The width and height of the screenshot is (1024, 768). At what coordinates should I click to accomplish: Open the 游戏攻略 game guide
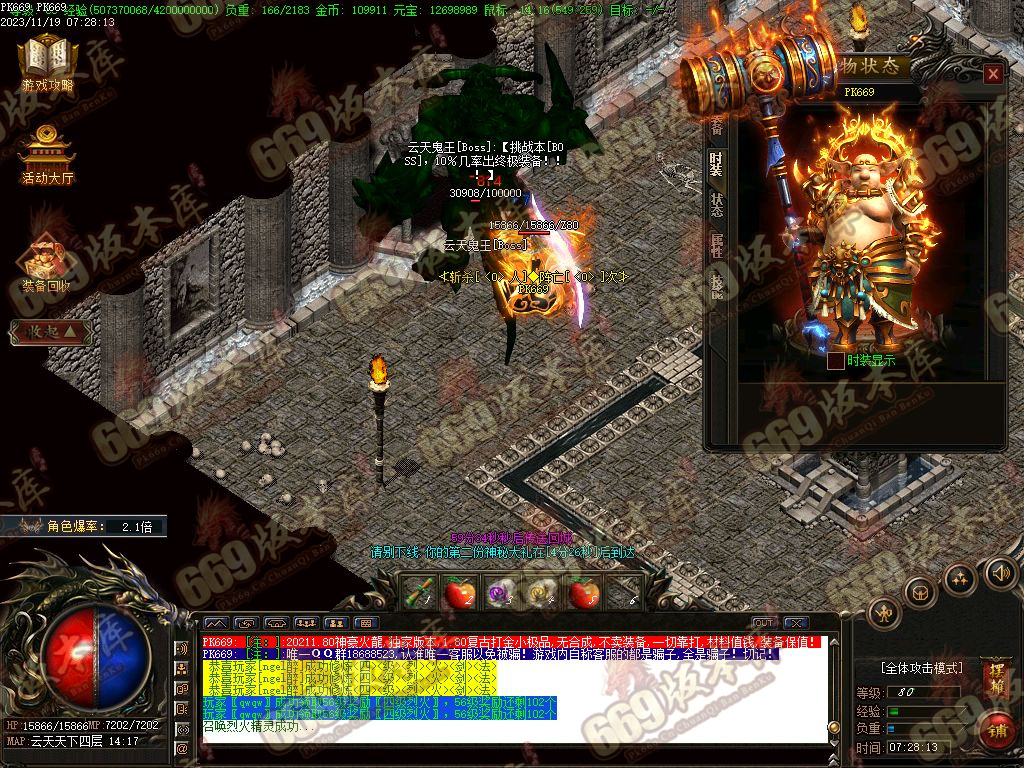pyautogui.click(x=48, y=65)
